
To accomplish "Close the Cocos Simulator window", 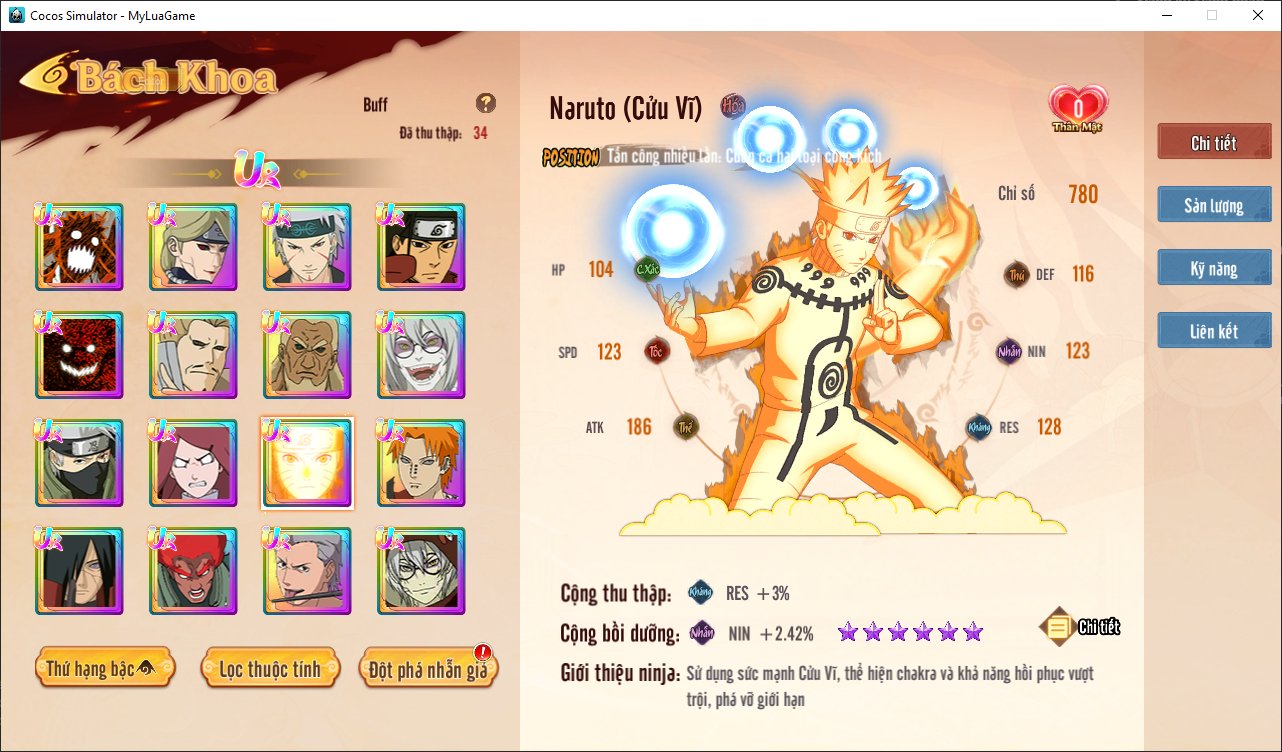I will coord(1258,15).
